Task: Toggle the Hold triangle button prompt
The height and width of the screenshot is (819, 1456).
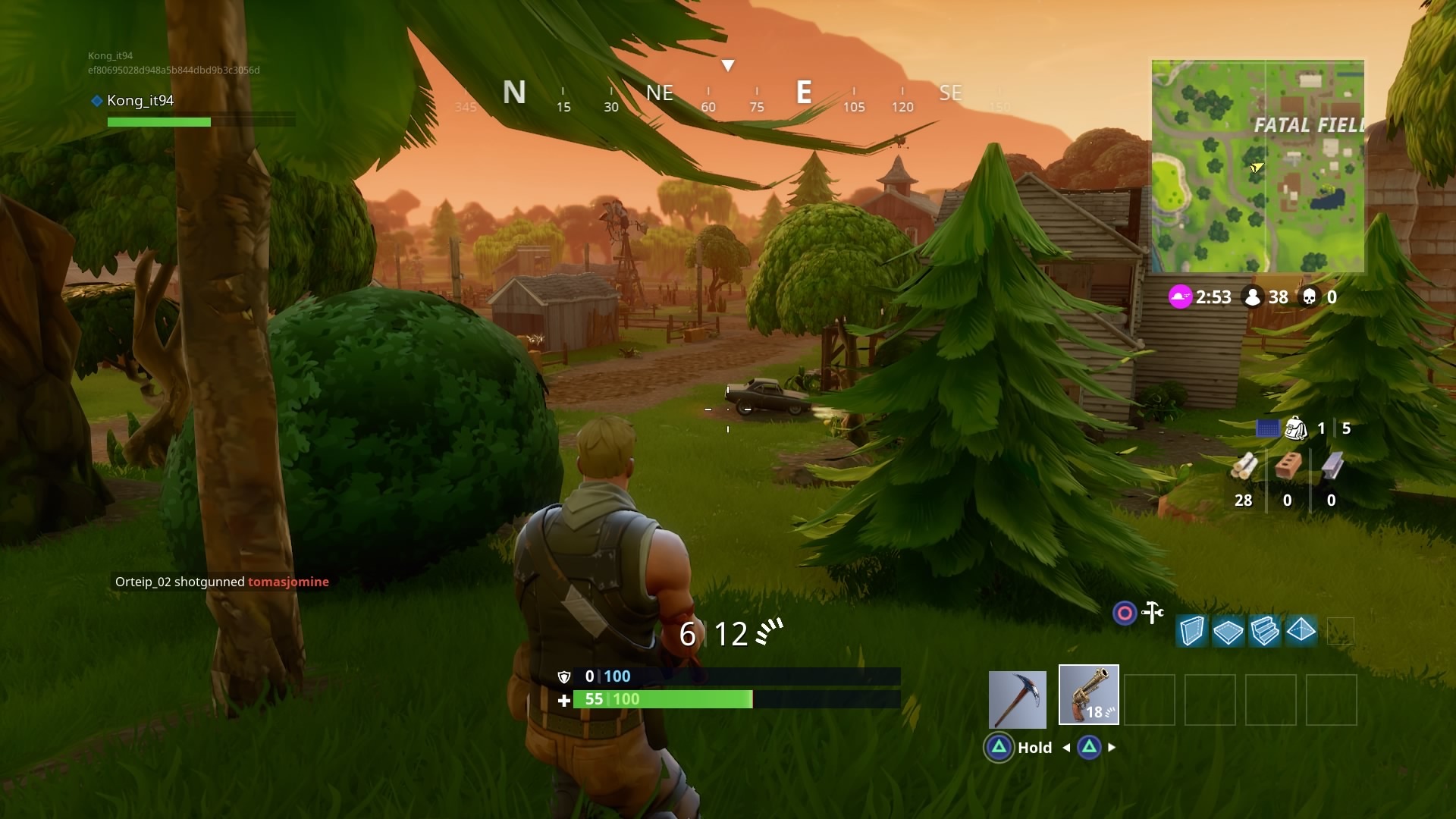Action: coord(999,747)
